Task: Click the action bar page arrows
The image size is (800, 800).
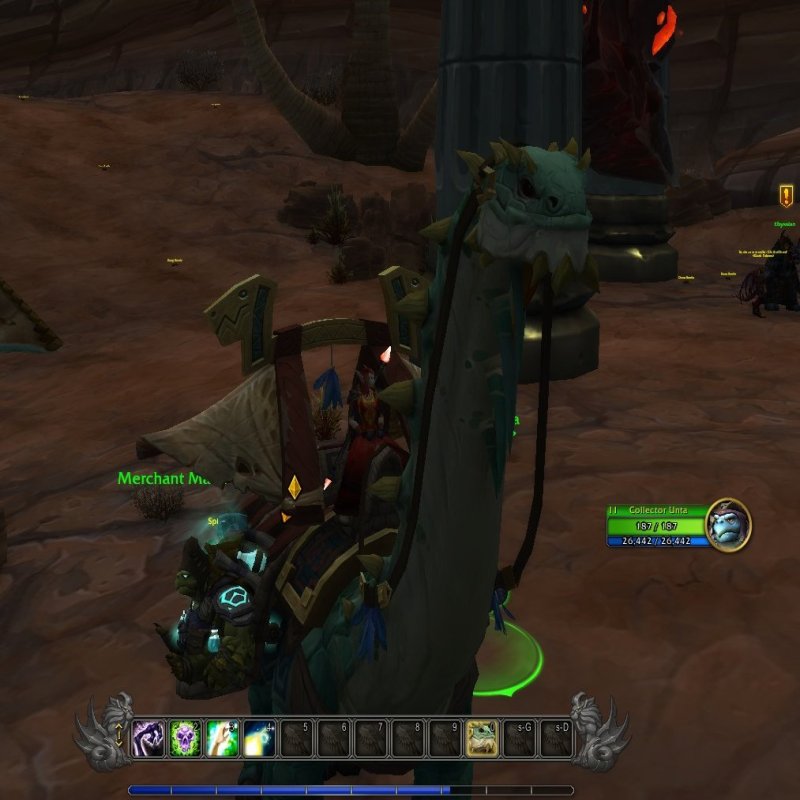Action: click(x=120, y=738)
